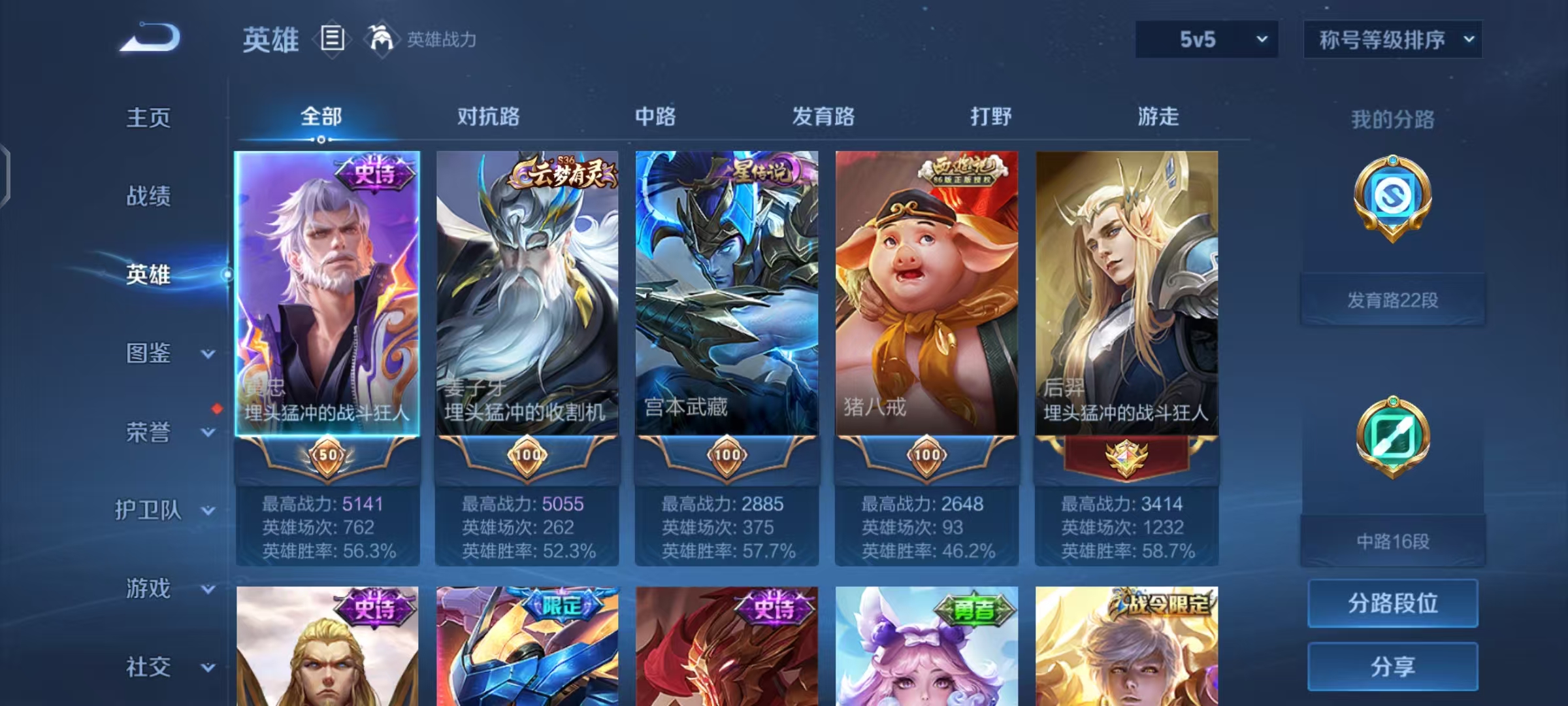Click the red rank emblem under 后羿 card
This screenshot has height=706, width=1568.
(1126, 456)
